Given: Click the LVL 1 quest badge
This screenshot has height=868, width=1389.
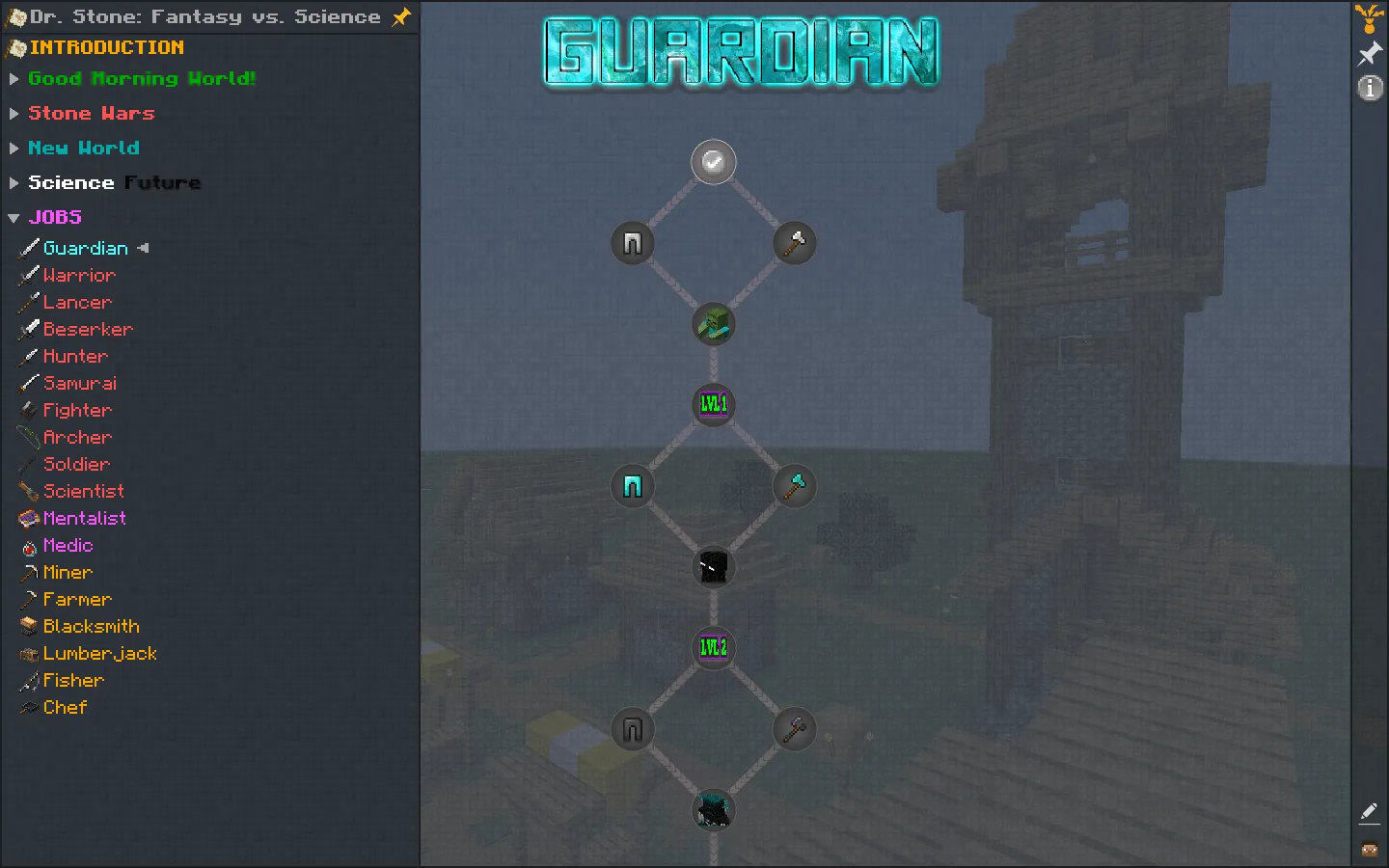Looking at the screenshot, I should click(x=713, y=405).
